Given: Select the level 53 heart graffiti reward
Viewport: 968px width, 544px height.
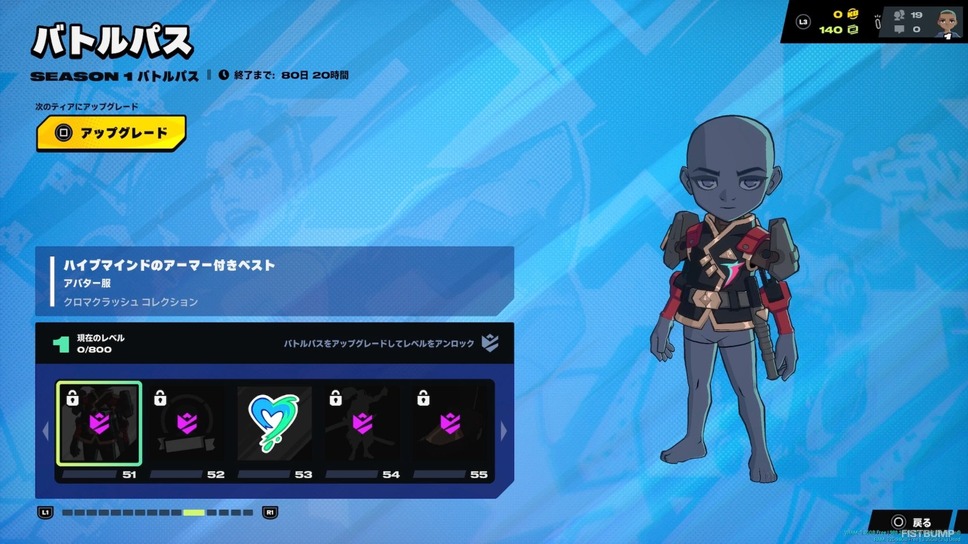Looking at the screenshot, I should 274,423.
